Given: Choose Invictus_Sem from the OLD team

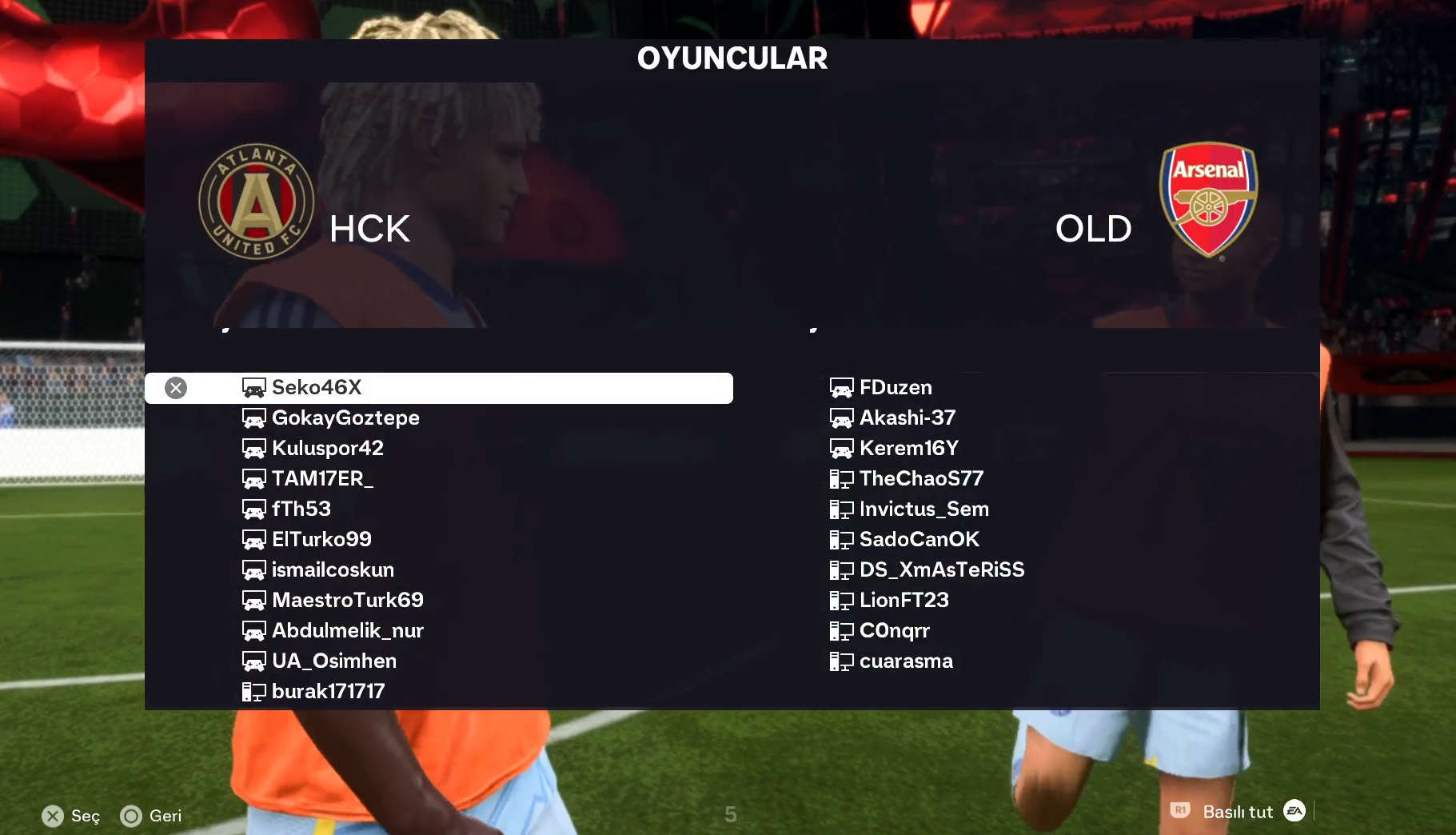Looking at the screenshot, I should (x=923, y=509).
